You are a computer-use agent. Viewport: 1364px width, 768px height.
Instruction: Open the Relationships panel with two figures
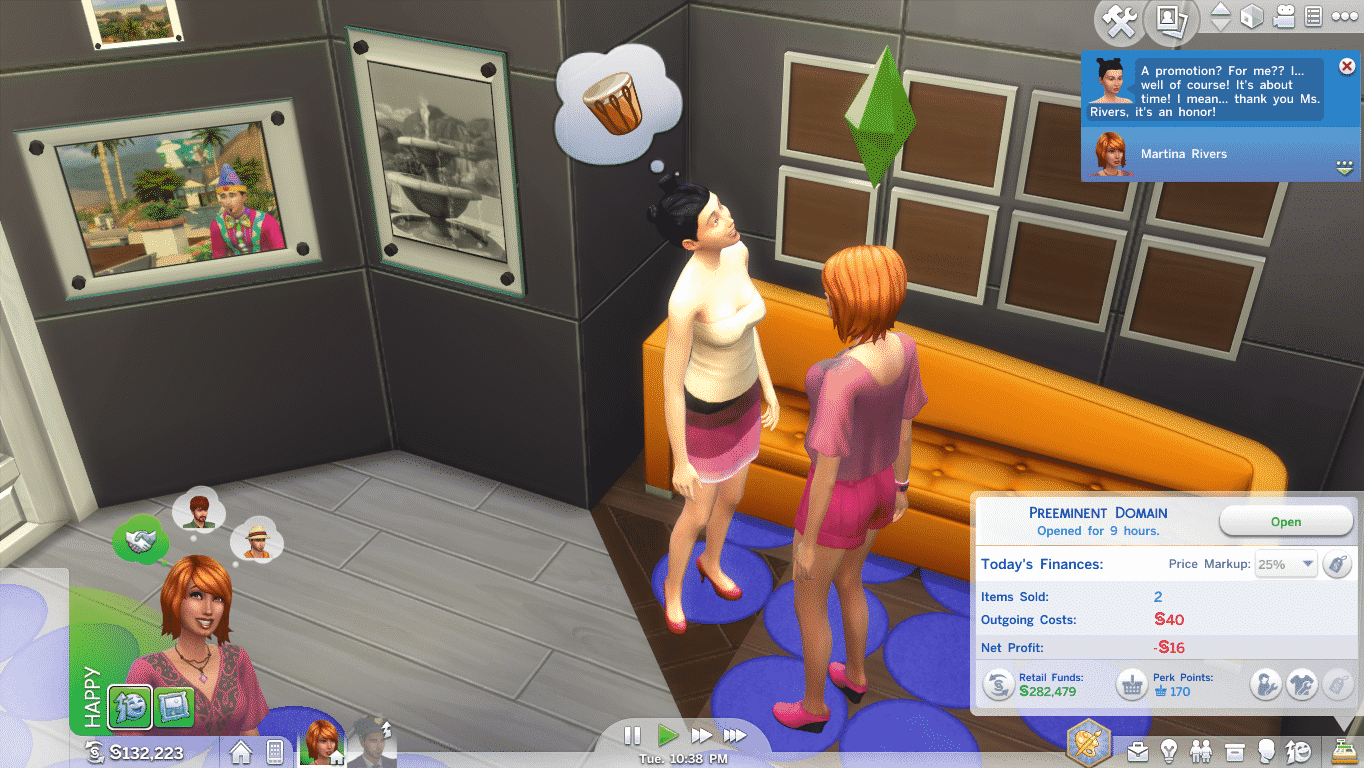(x=1203, y=750)
